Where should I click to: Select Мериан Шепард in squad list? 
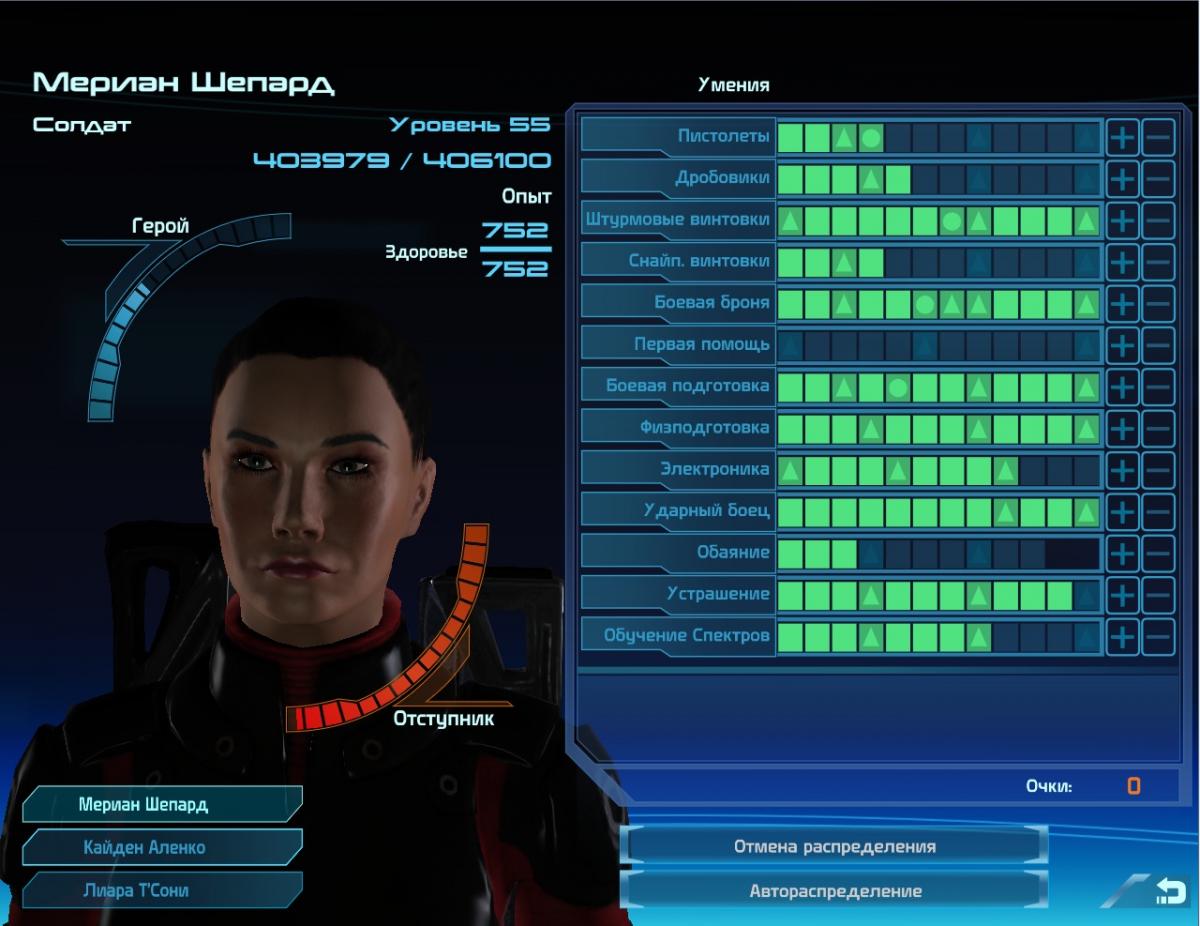click(x=162, y=804)
